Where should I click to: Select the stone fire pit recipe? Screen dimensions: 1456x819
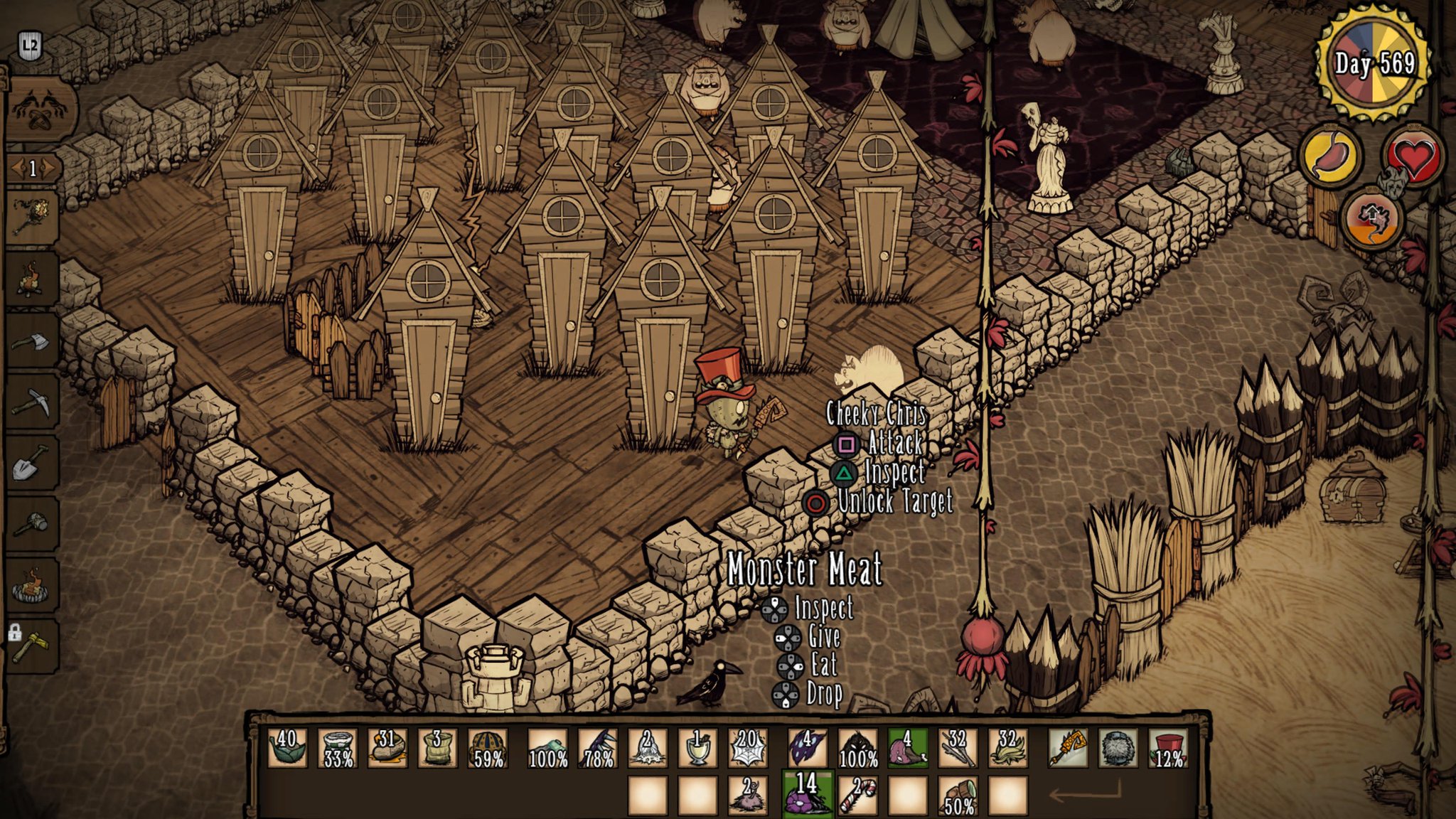(x=33, y=587)
